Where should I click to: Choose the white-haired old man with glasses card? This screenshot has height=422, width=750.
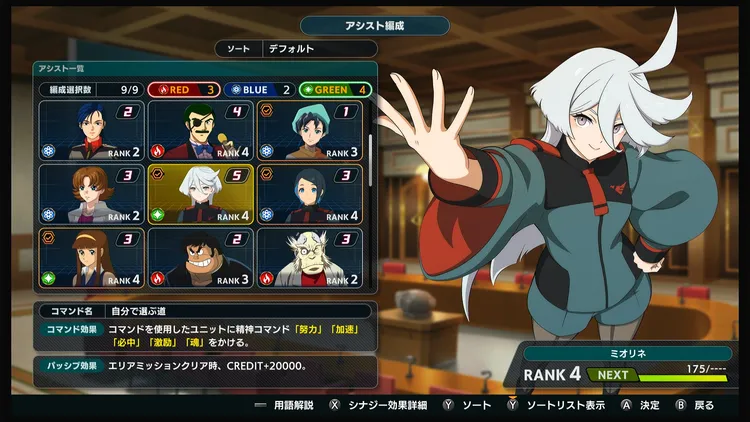tap(309, 258)
